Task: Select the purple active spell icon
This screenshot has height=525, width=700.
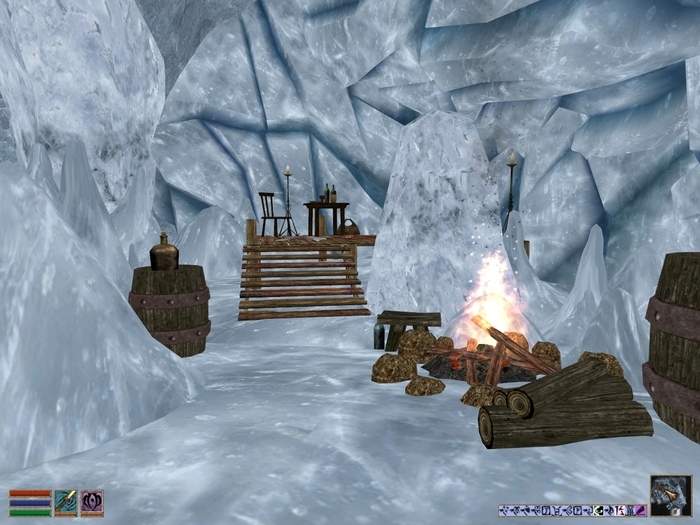Action: pyautogui.click(x=92, y=502)
